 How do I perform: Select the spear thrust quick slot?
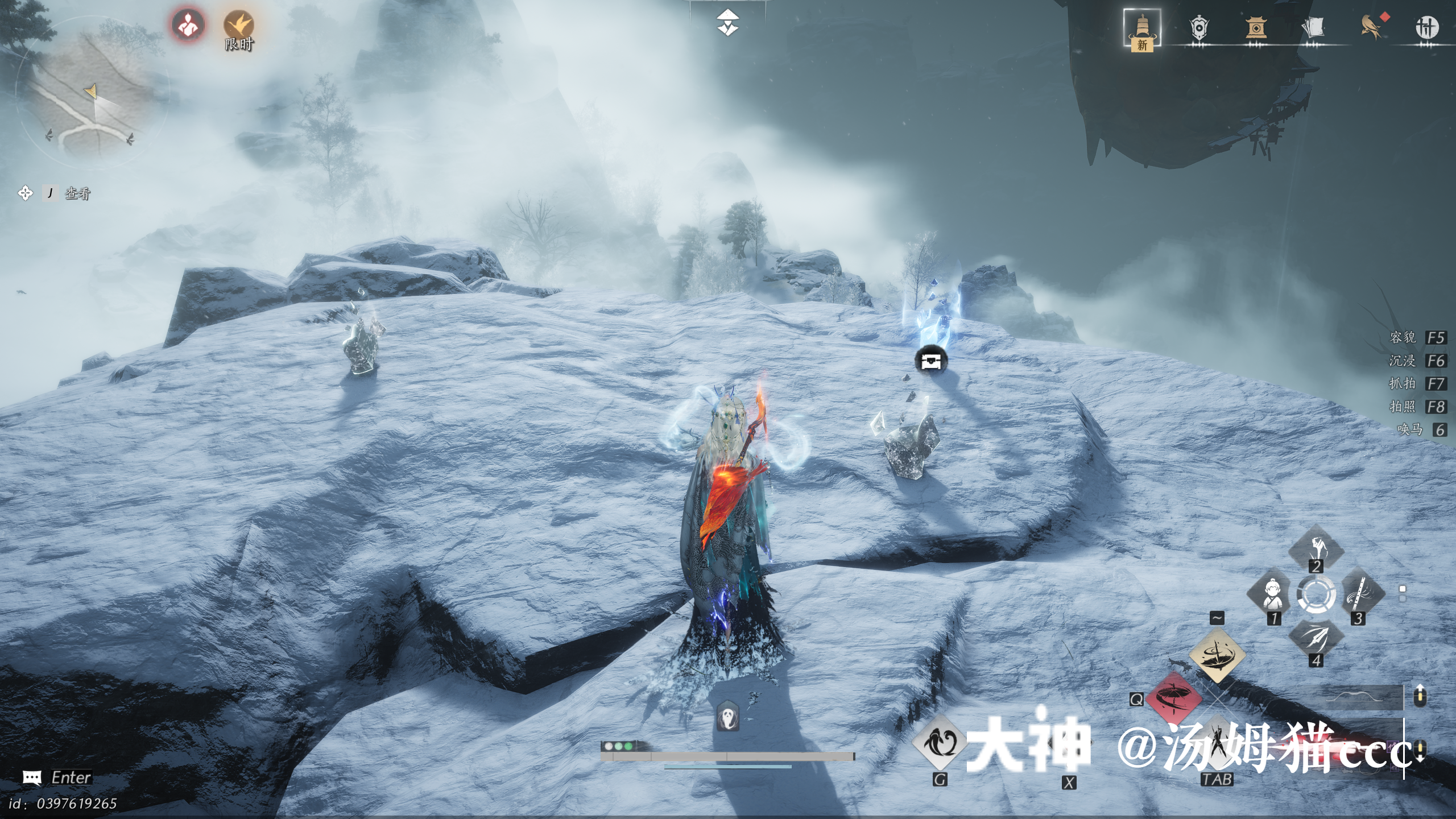(1316, 638)
